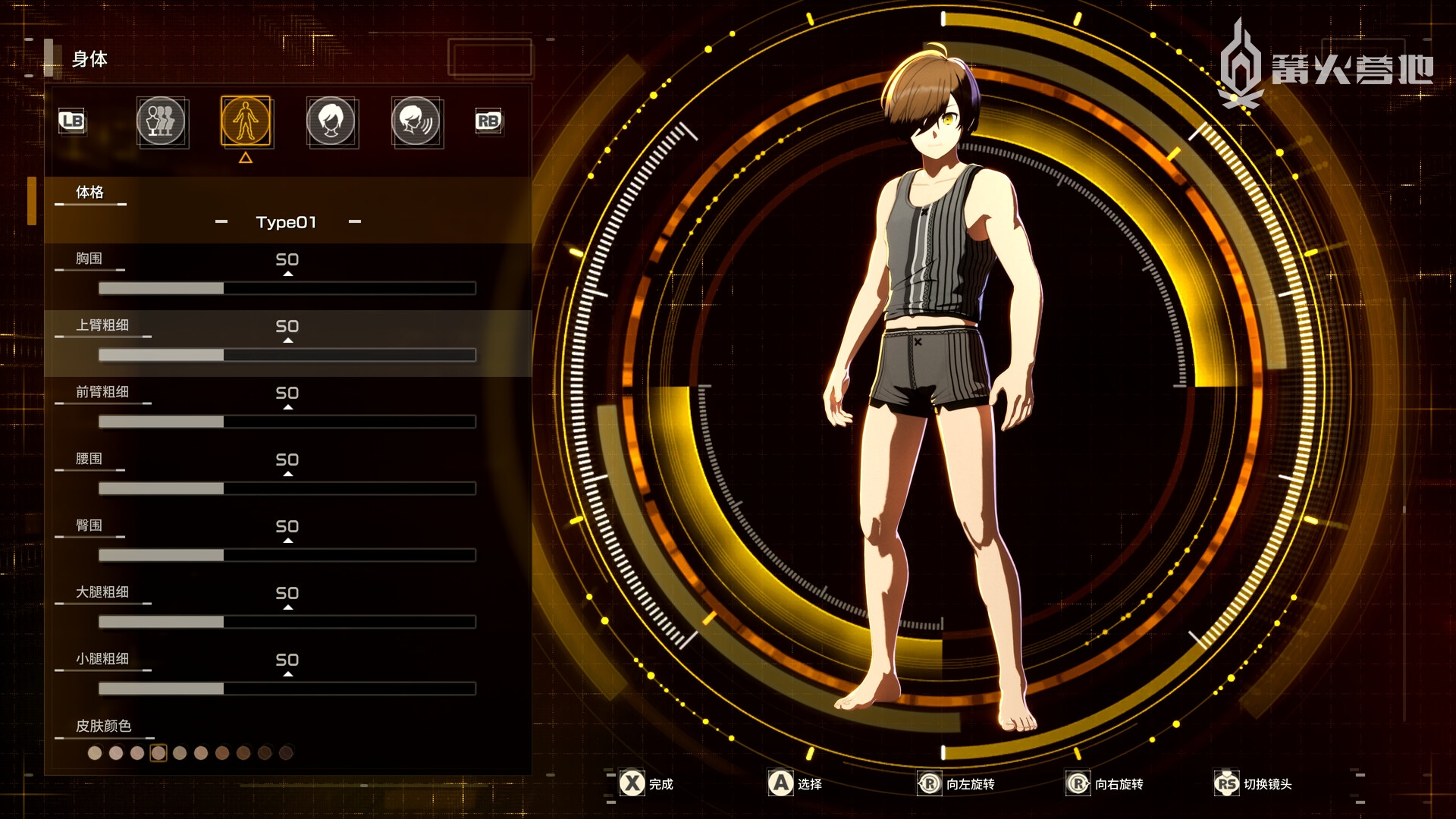
Task: Select the body figure tab
Action: tap(246, 121)
